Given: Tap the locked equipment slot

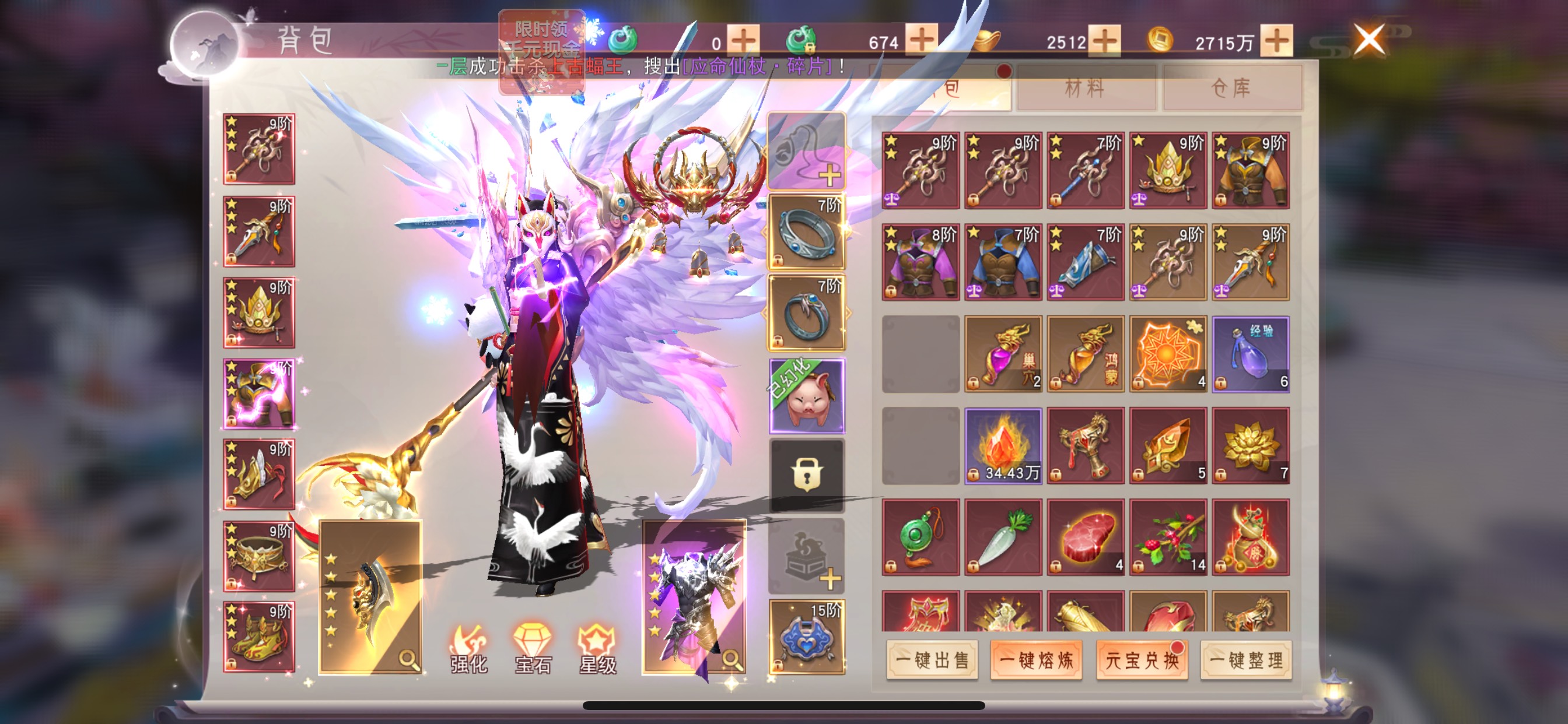Looking at the screenshot, I should (x=807, y=475).
